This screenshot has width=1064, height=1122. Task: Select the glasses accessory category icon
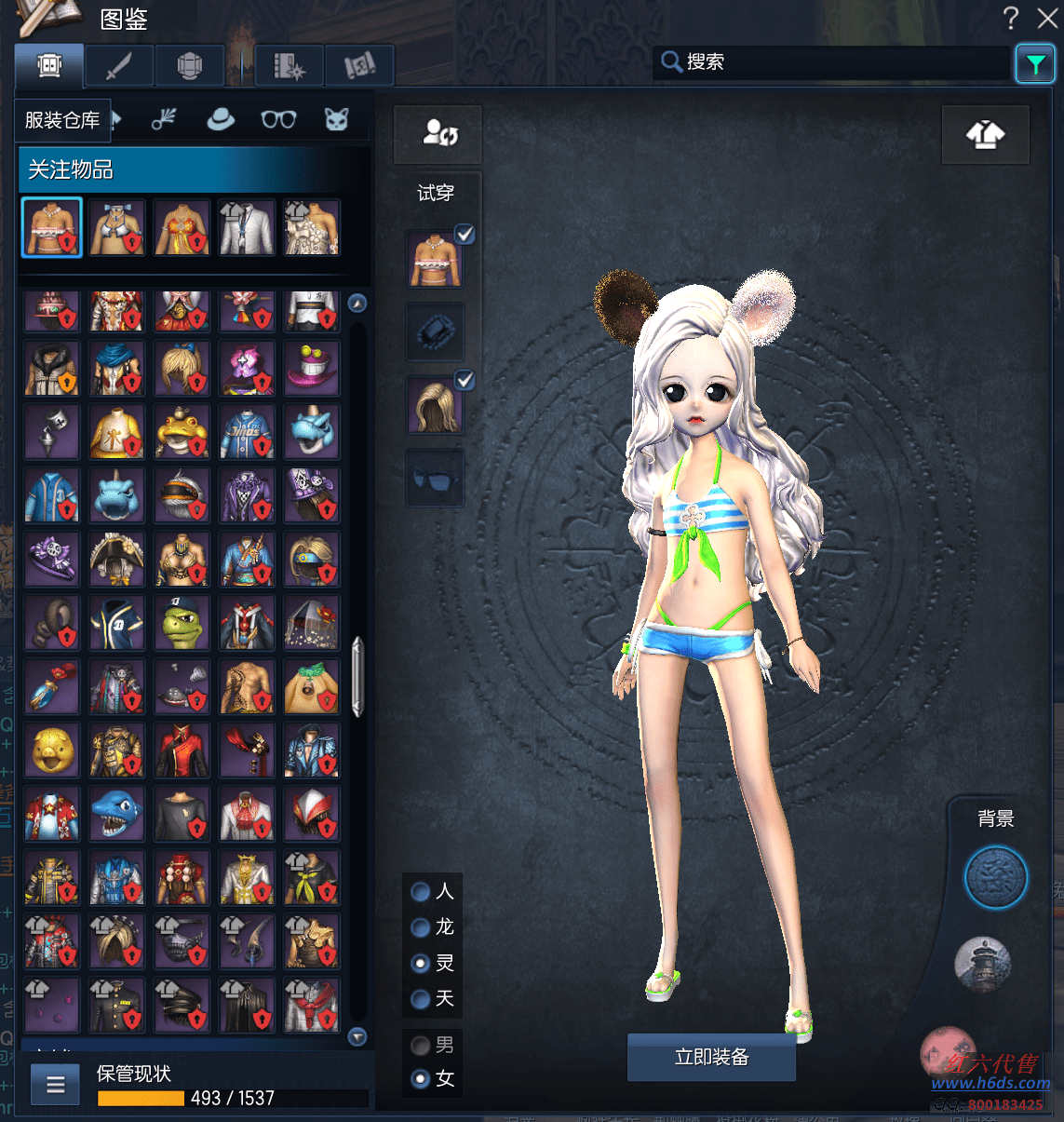(278, 119)
